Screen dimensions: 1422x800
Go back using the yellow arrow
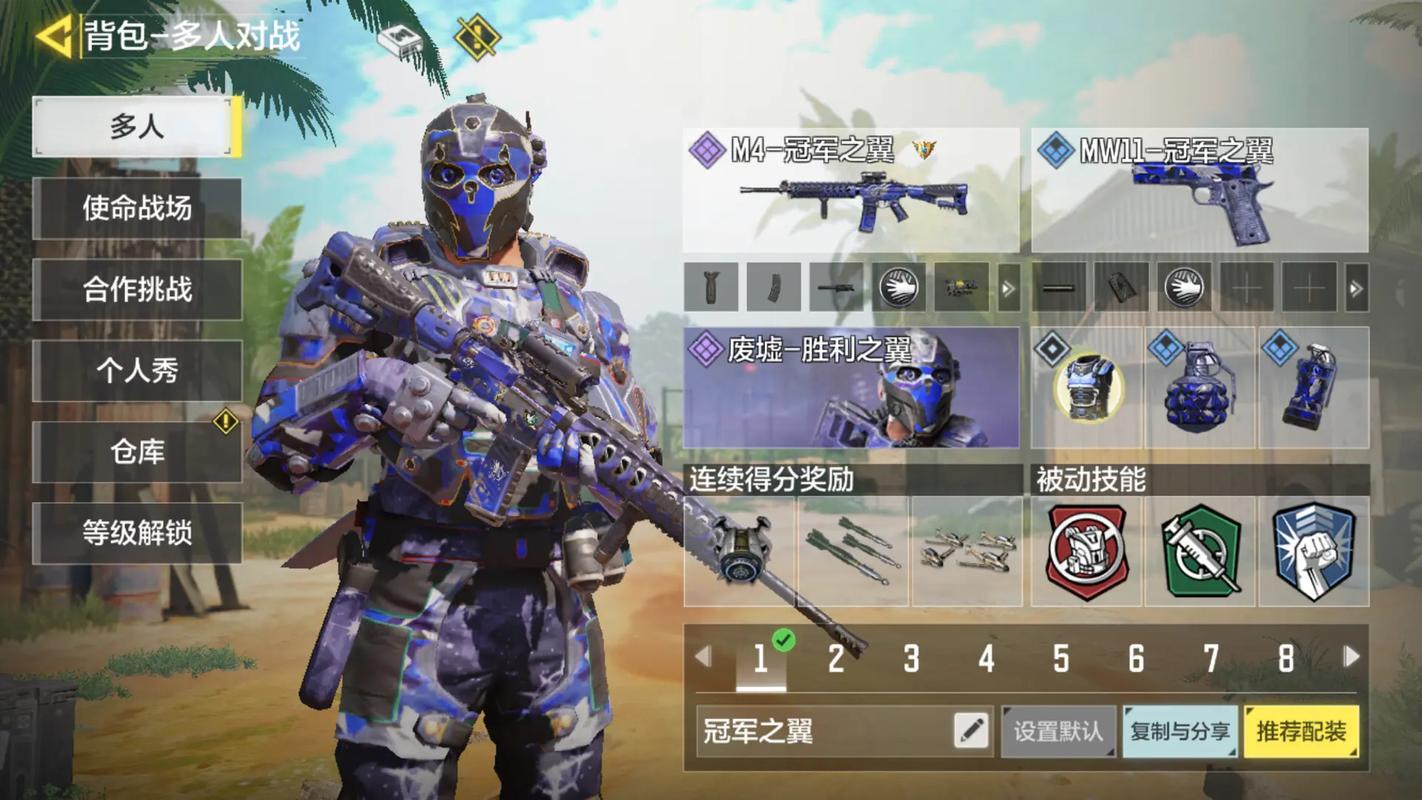pyautogui.click(x=53, y=37)
